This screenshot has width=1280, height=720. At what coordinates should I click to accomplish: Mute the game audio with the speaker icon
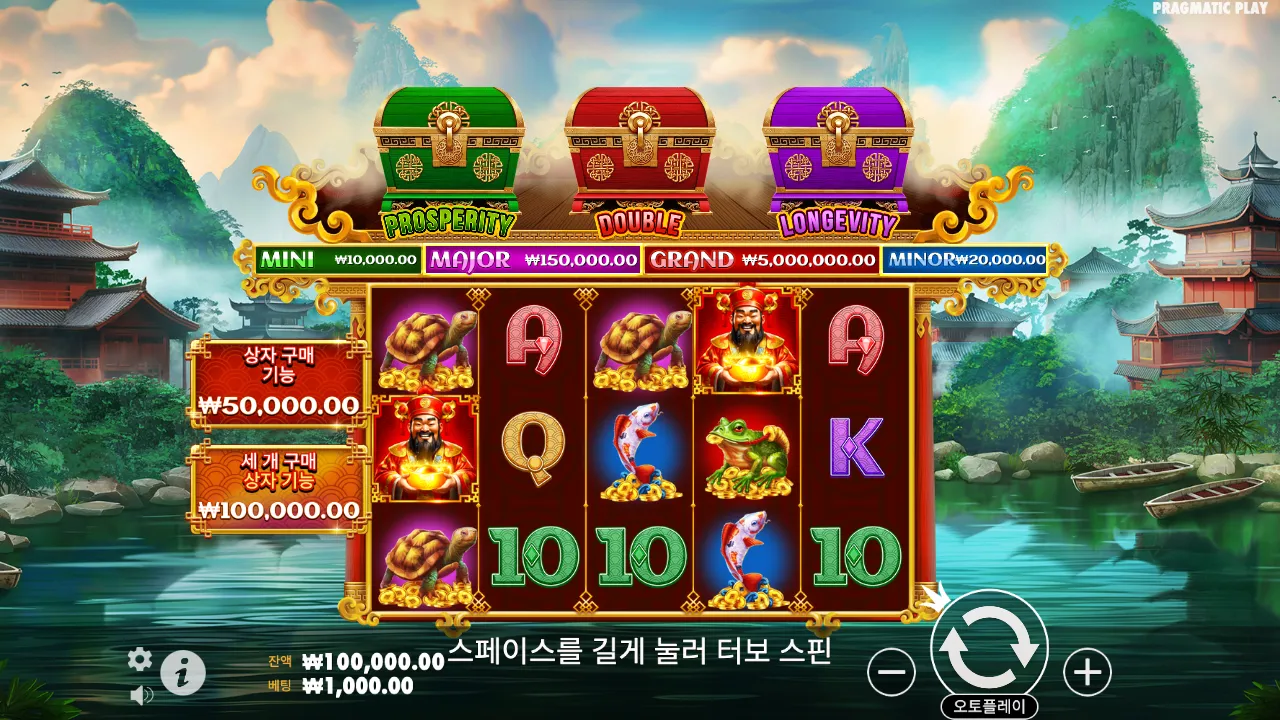point(140,694)
